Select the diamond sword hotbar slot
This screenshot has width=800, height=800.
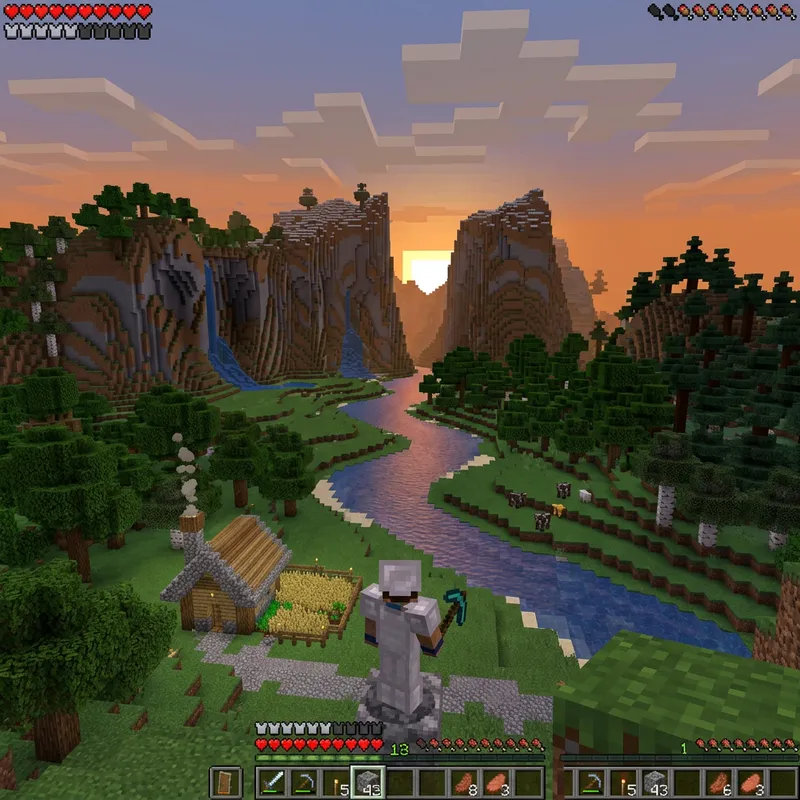pos(271,782)
